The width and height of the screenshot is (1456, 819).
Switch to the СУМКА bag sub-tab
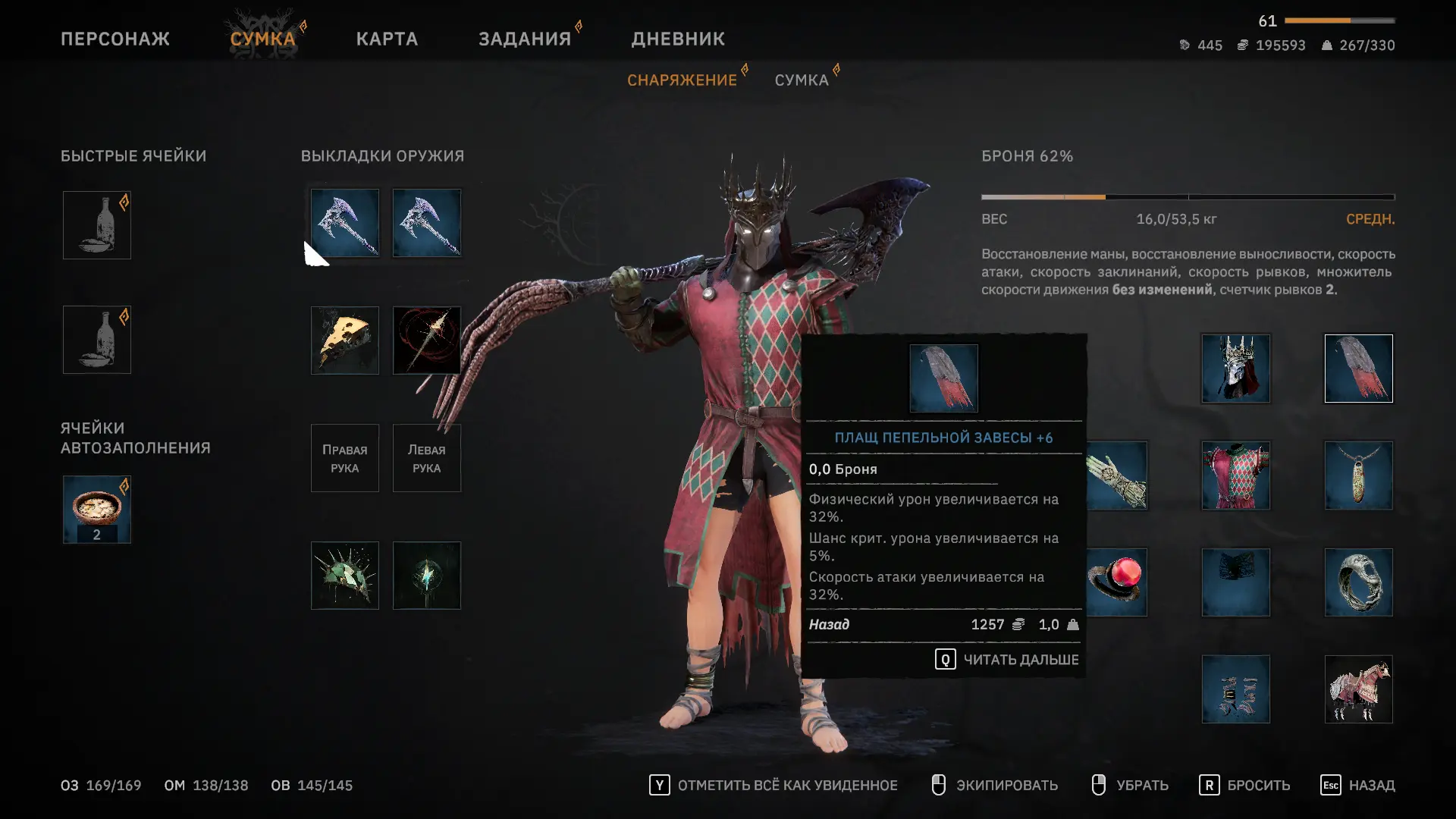pyautogui.click(x=802, y=80)
